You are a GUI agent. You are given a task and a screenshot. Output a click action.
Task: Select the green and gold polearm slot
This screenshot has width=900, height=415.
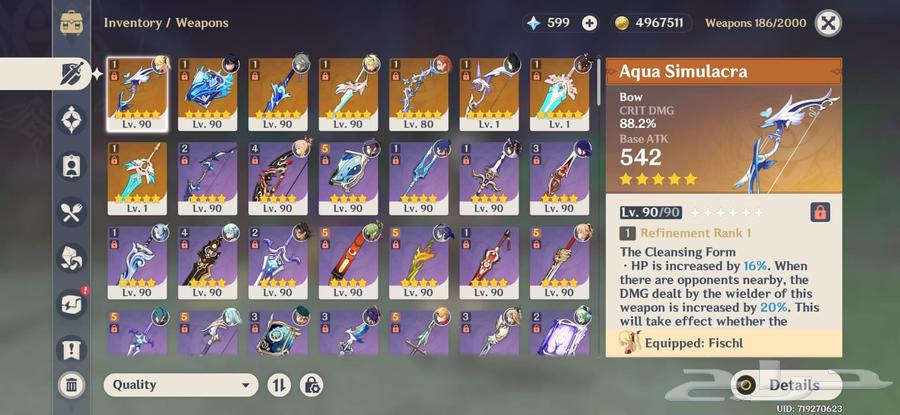coord(418,265)
